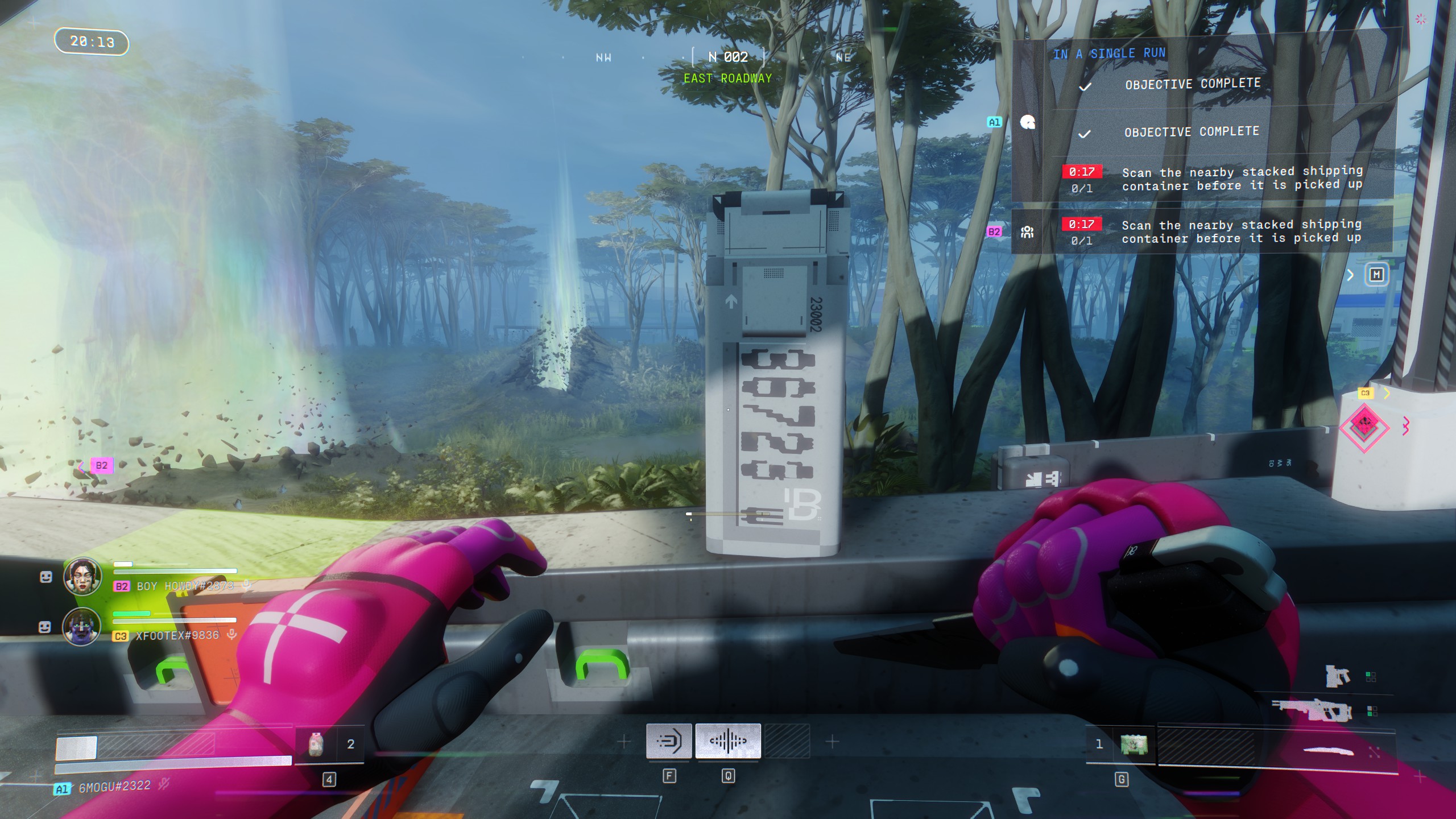Expand the objectives panel with the arrow
This screenshot has height=819, width=1456.
(1350, 275)
